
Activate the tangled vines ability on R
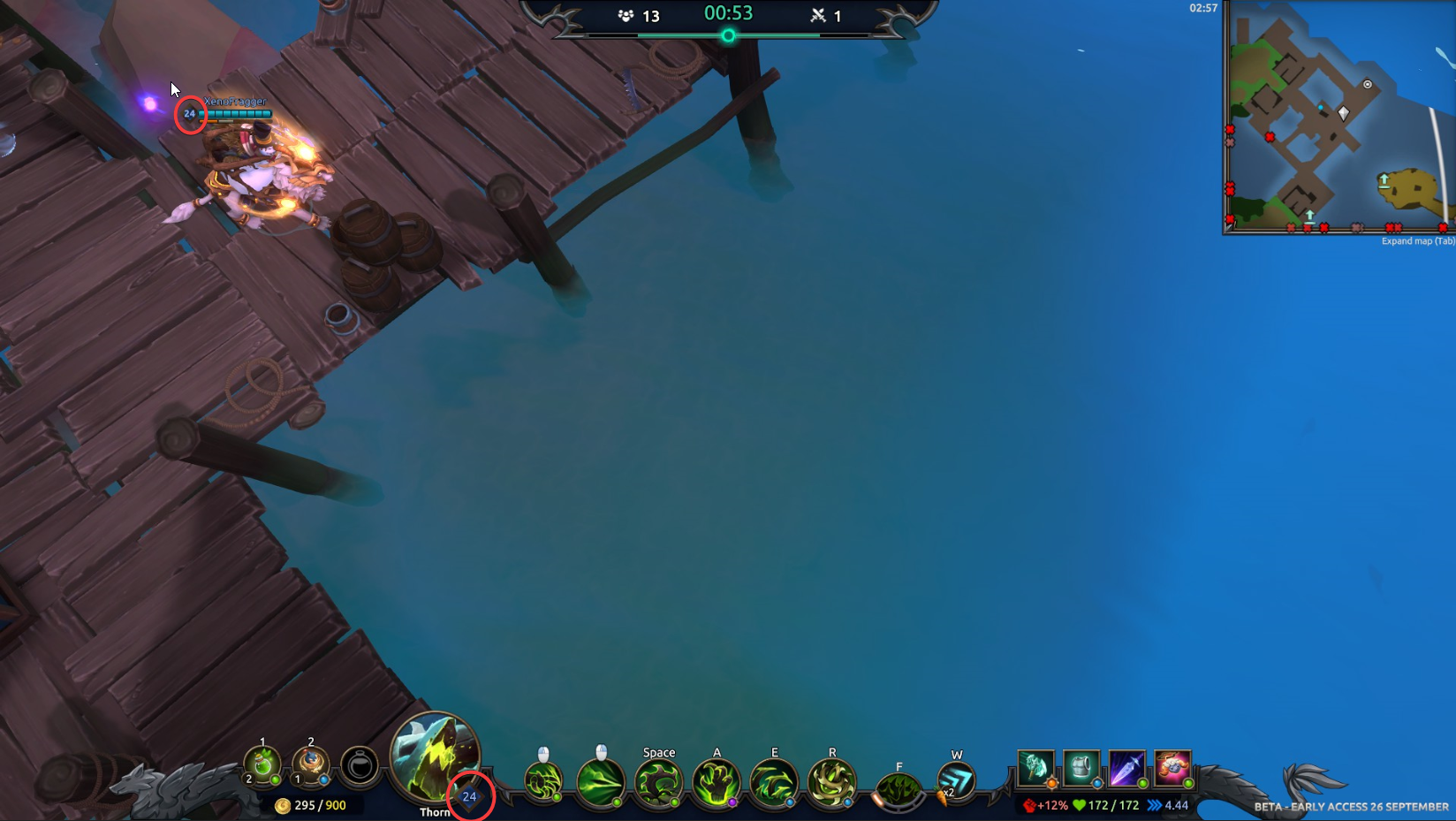pos(831,784)
